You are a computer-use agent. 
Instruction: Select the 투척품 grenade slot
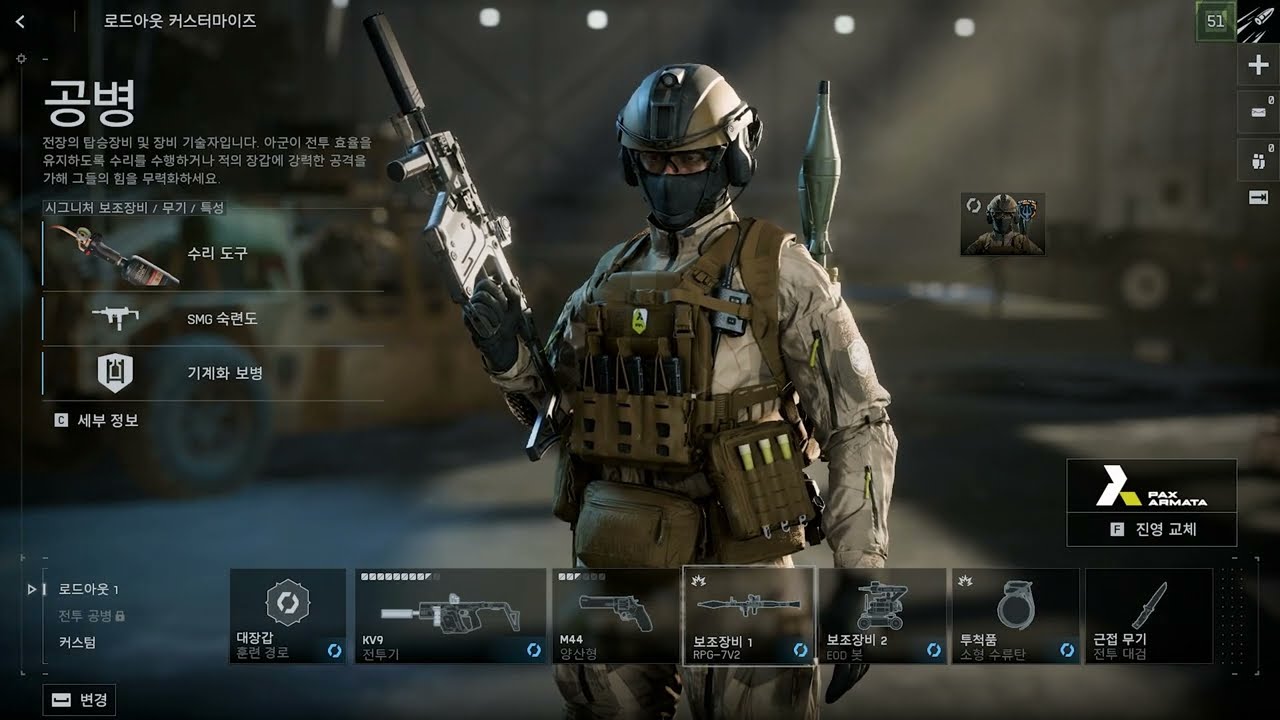[1015, 616]
